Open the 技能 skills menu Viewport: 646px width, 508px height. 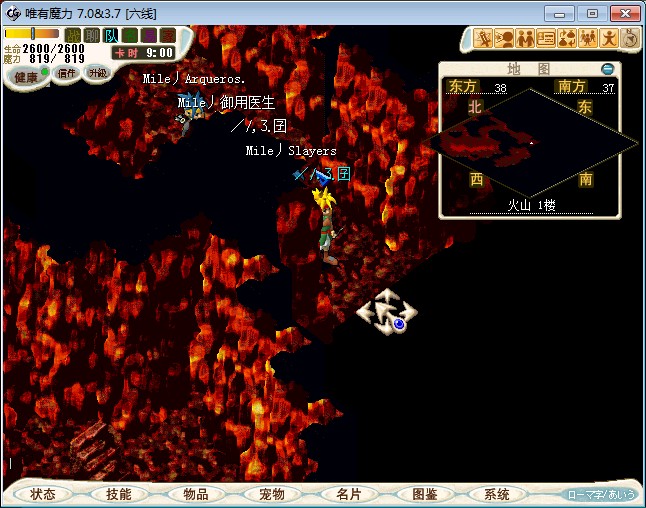pyautogui.click(x=118, y=494)
